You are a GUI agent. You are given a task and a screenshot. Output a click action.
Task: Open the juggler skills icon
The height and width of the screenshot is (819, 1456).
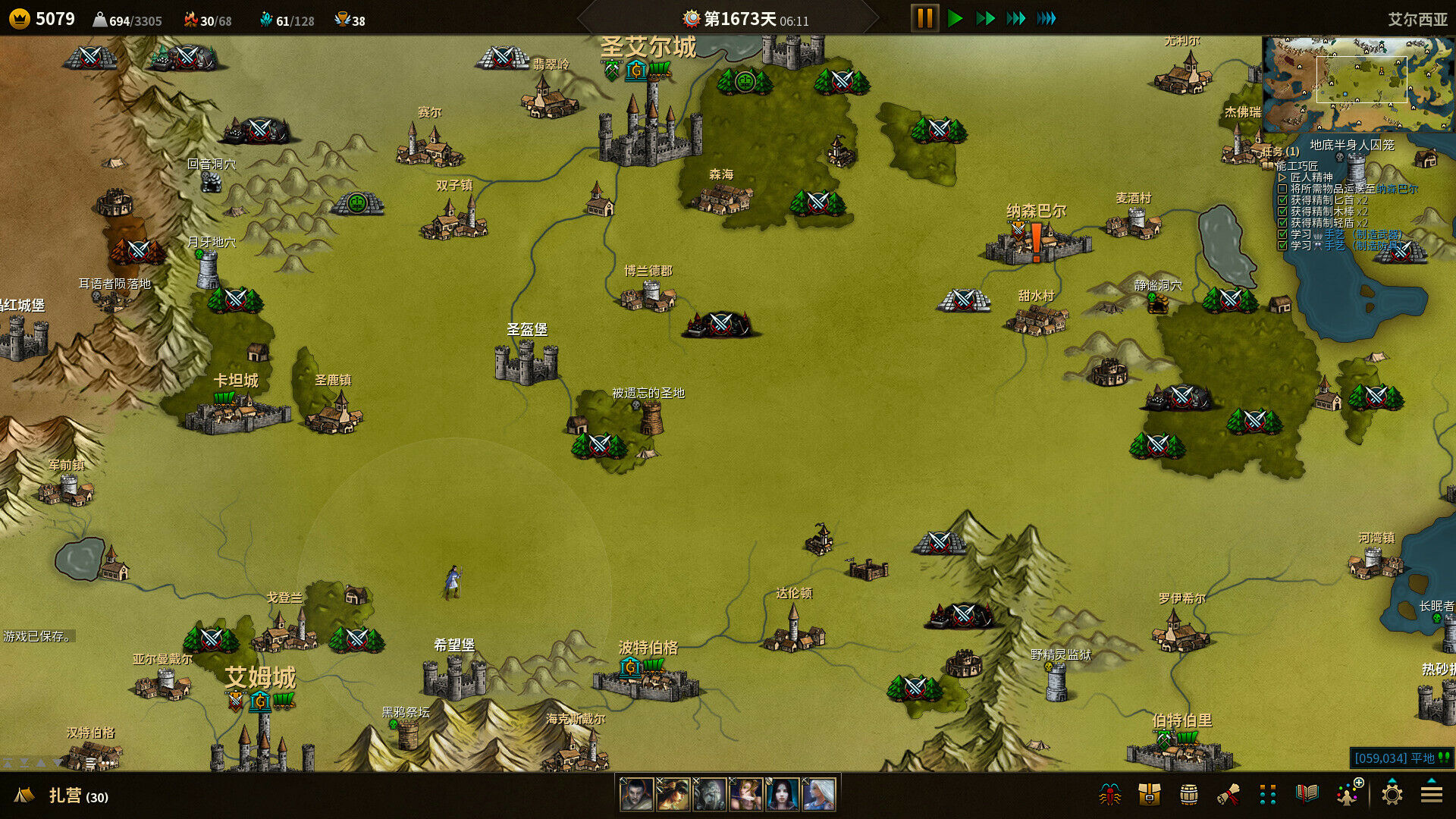tap(1348, 794)
